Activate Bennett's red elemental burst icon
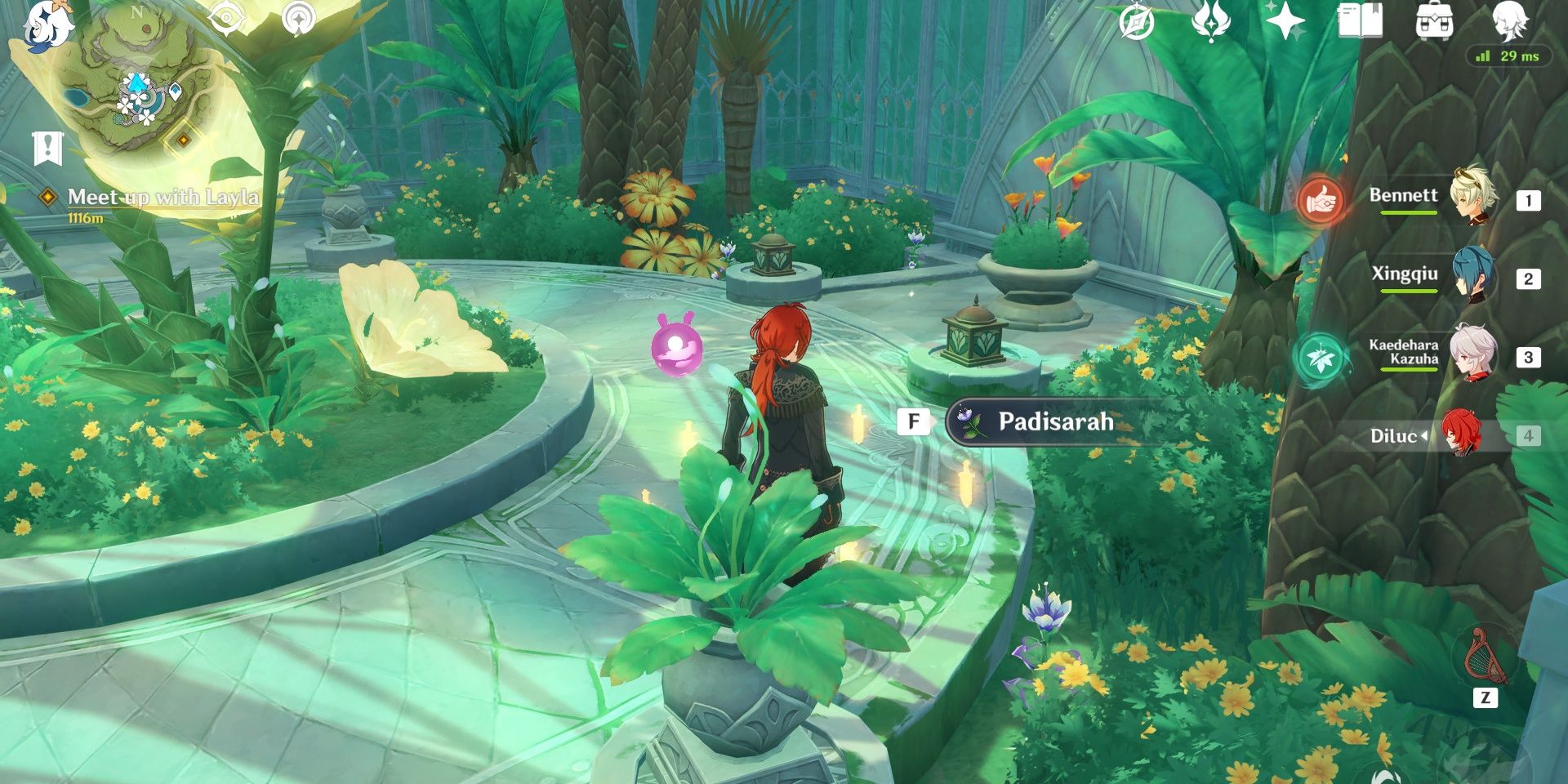 click(x=1320, y=200)
